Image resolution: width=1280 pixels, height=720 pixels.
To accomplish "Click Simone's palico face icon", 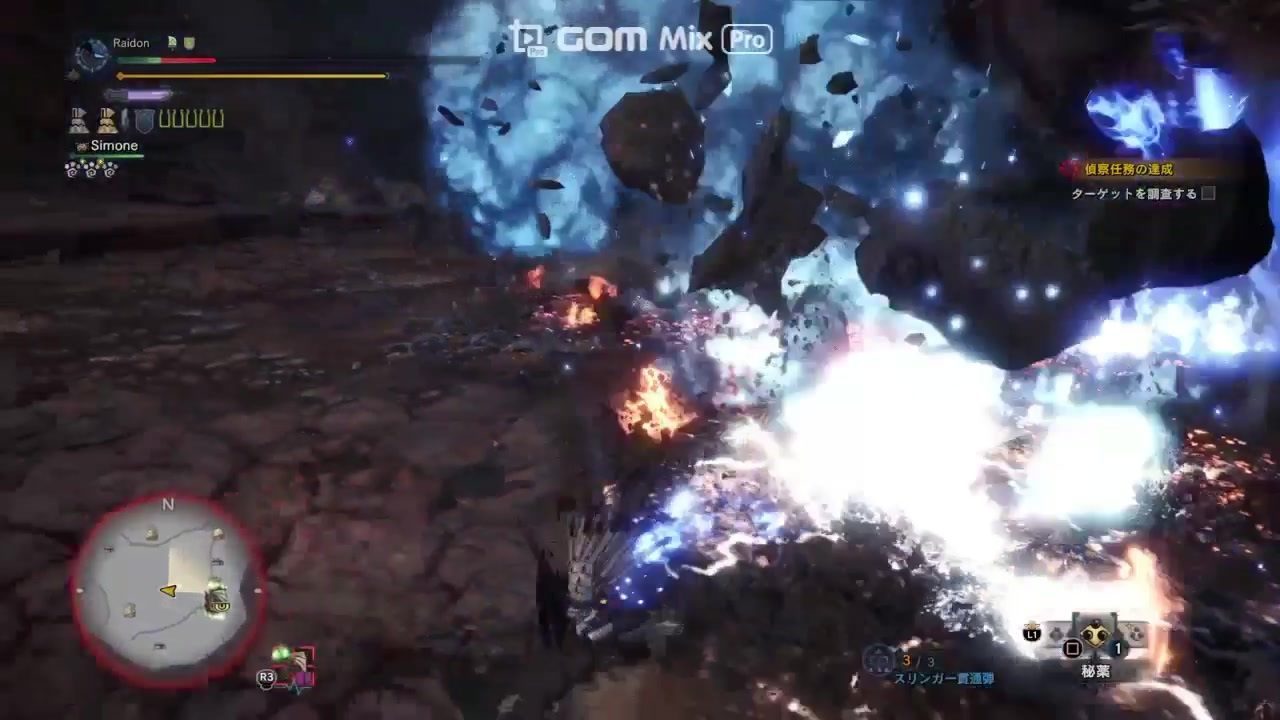I will click(x=80, y=145).
